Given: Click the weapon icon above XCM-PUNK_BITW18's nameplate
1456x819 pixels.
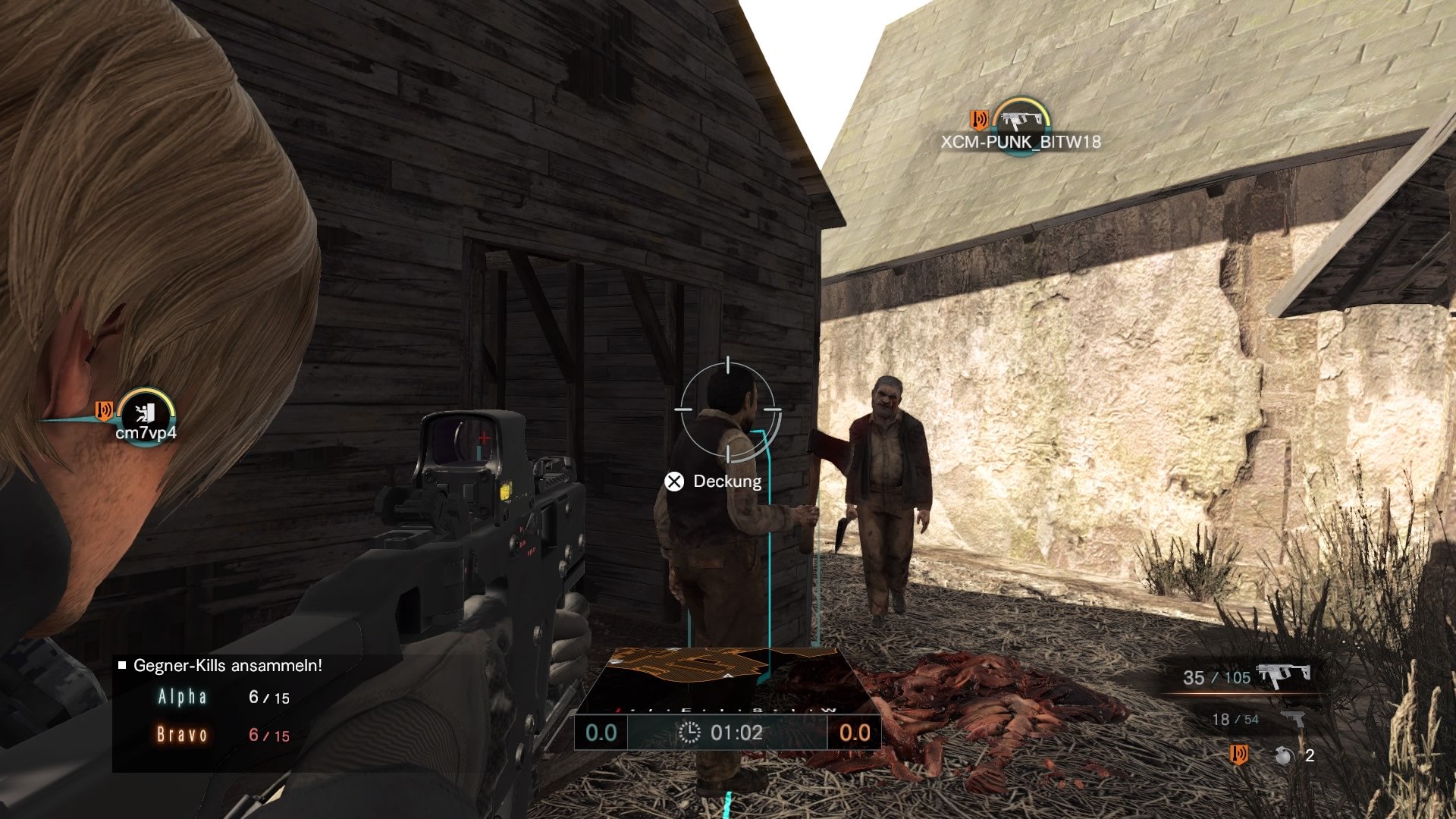Looking at the screenshot, I should coord(1022,118).
